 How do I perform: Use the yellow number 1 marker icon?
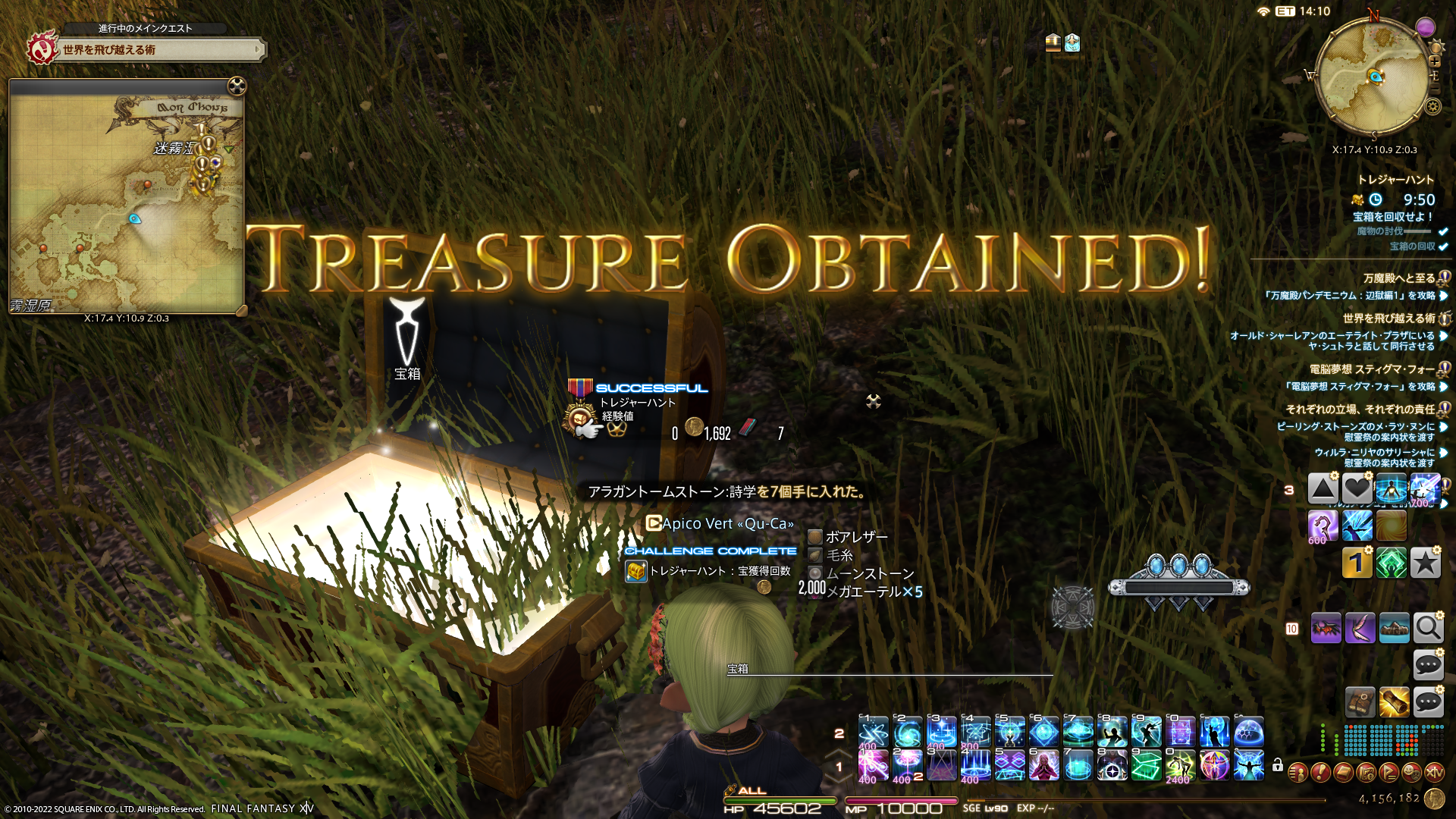pos(1357,563)
